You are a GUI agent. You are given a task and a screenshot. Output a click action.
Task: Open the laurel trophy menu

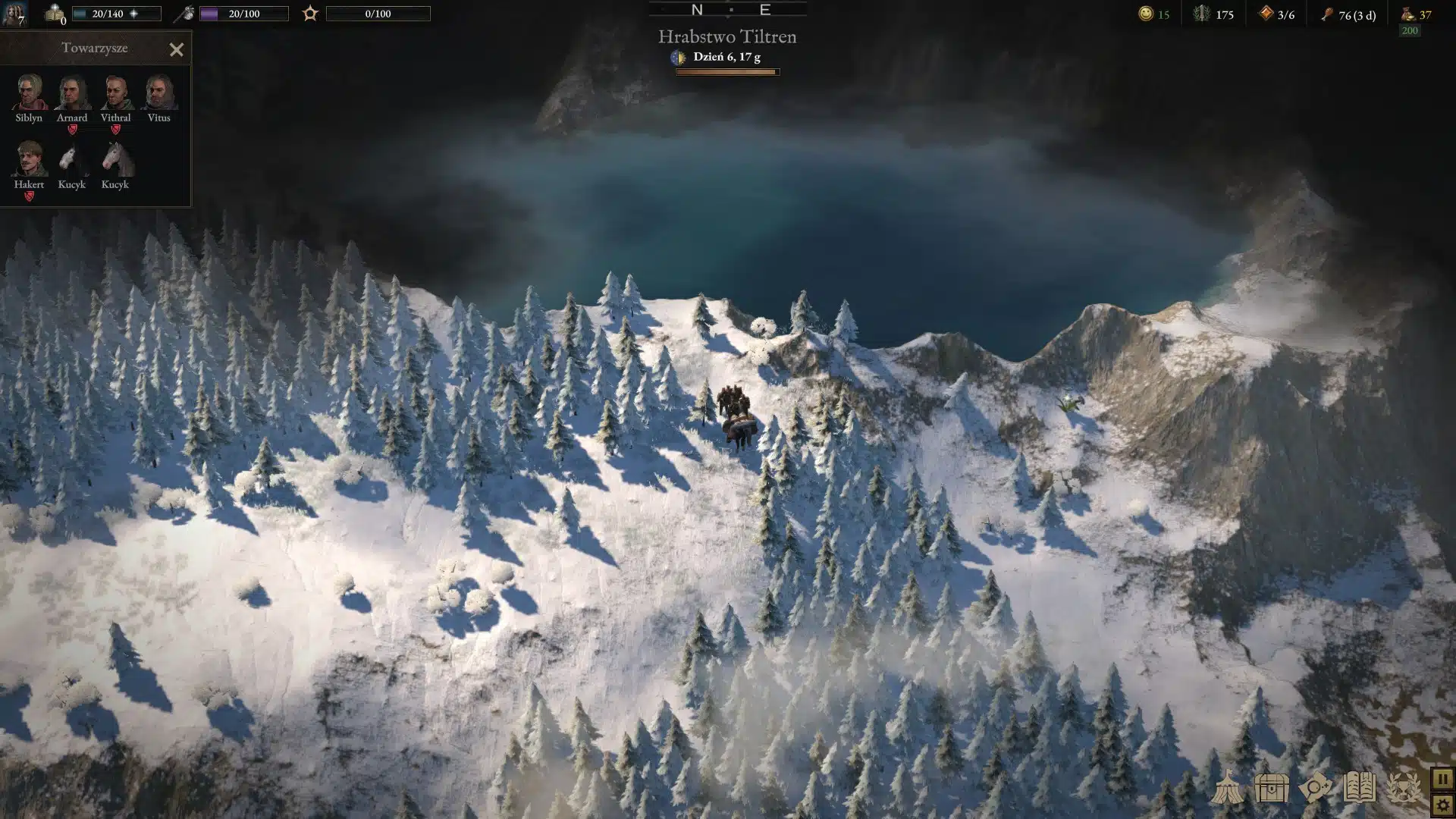tap(1404, 788)
